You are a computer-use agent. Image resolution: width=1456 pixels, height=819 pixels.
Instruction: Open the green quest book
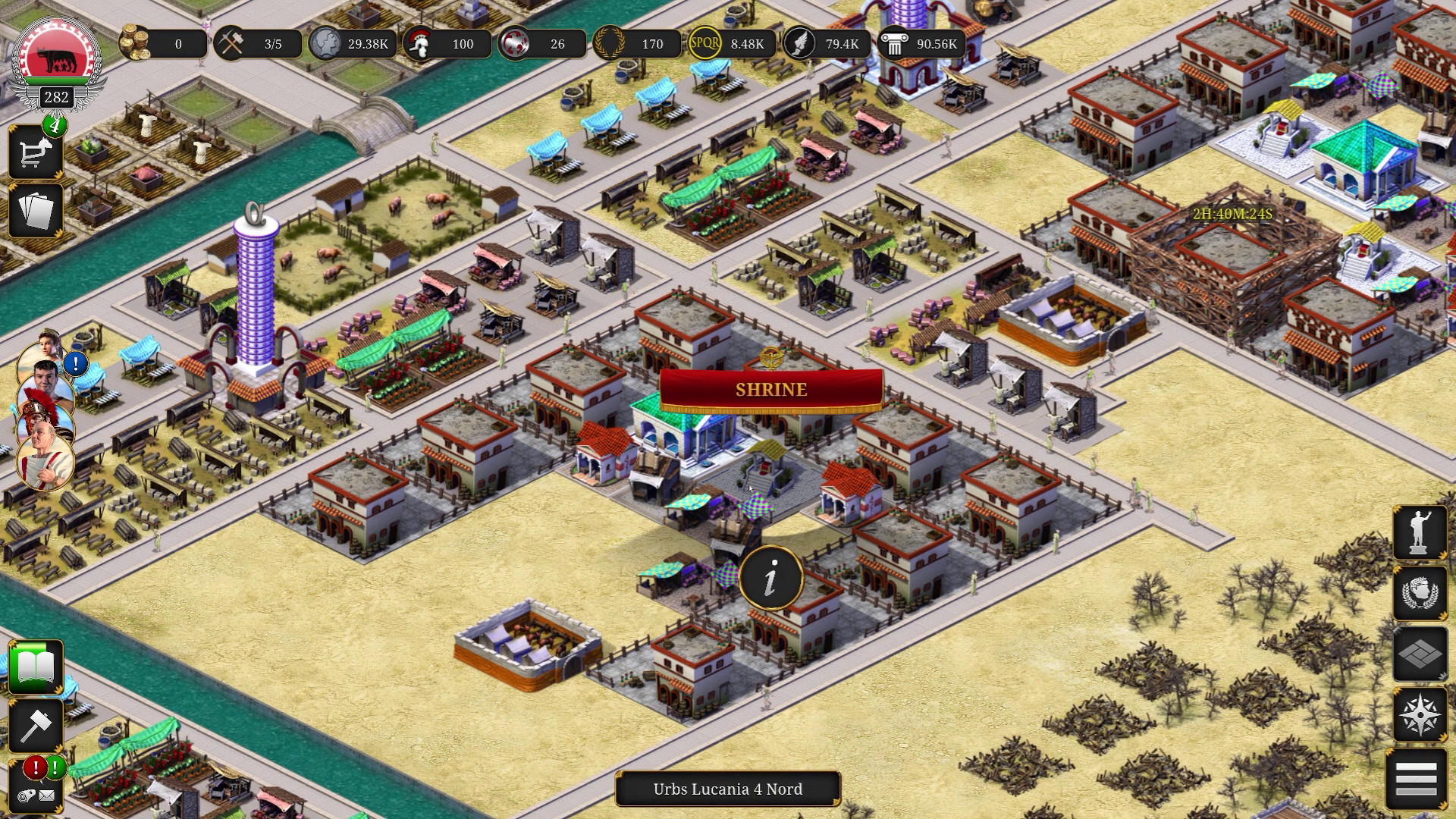point(35,667)
